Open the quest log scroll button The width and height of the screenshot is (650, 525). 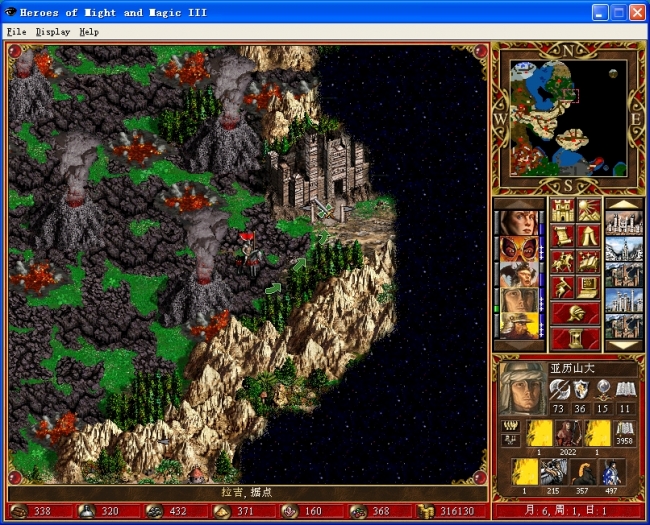[563, 237]
